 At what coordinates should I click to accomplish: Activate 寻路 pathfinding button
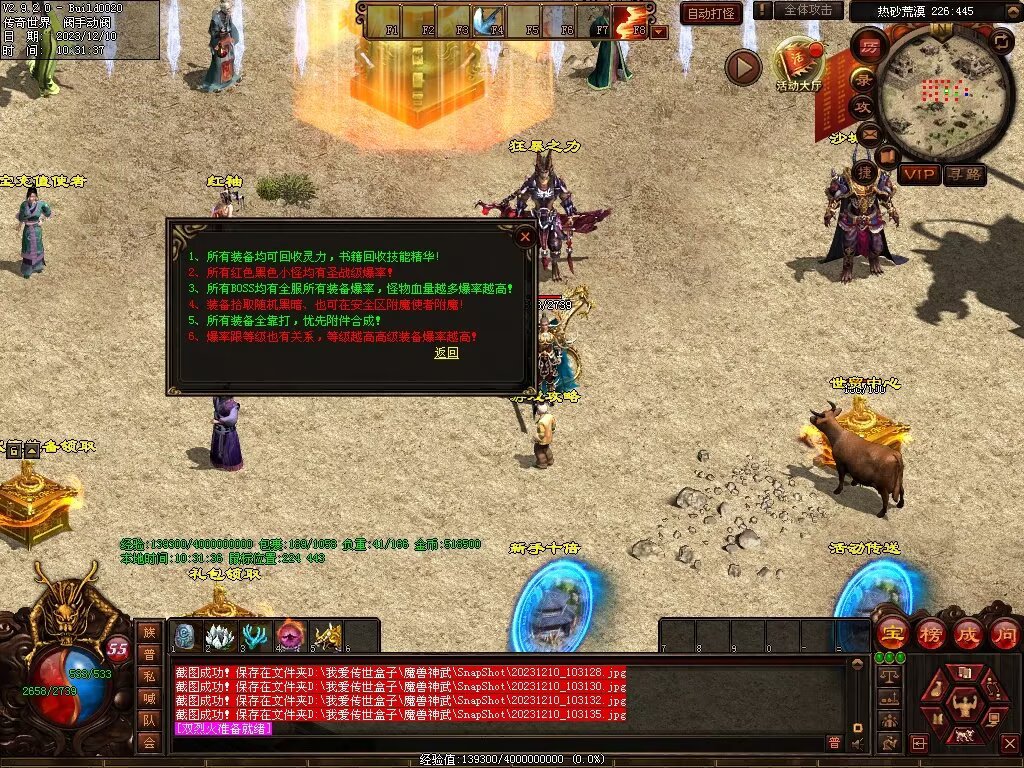pos(965,174)
